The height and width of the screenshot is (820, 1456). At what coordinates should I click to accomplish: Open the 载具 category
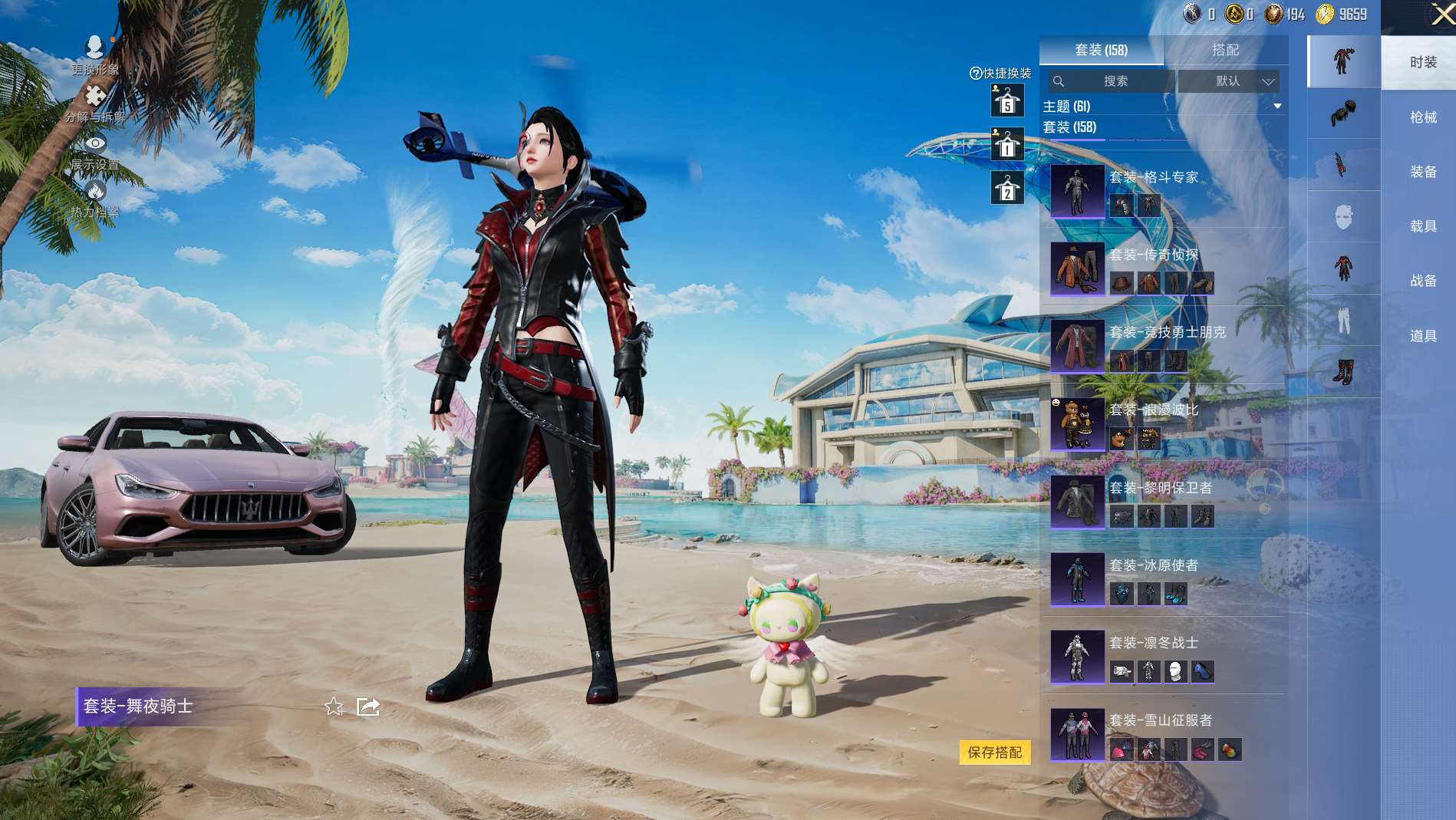pyautogui.click(x=1422, y=226)
